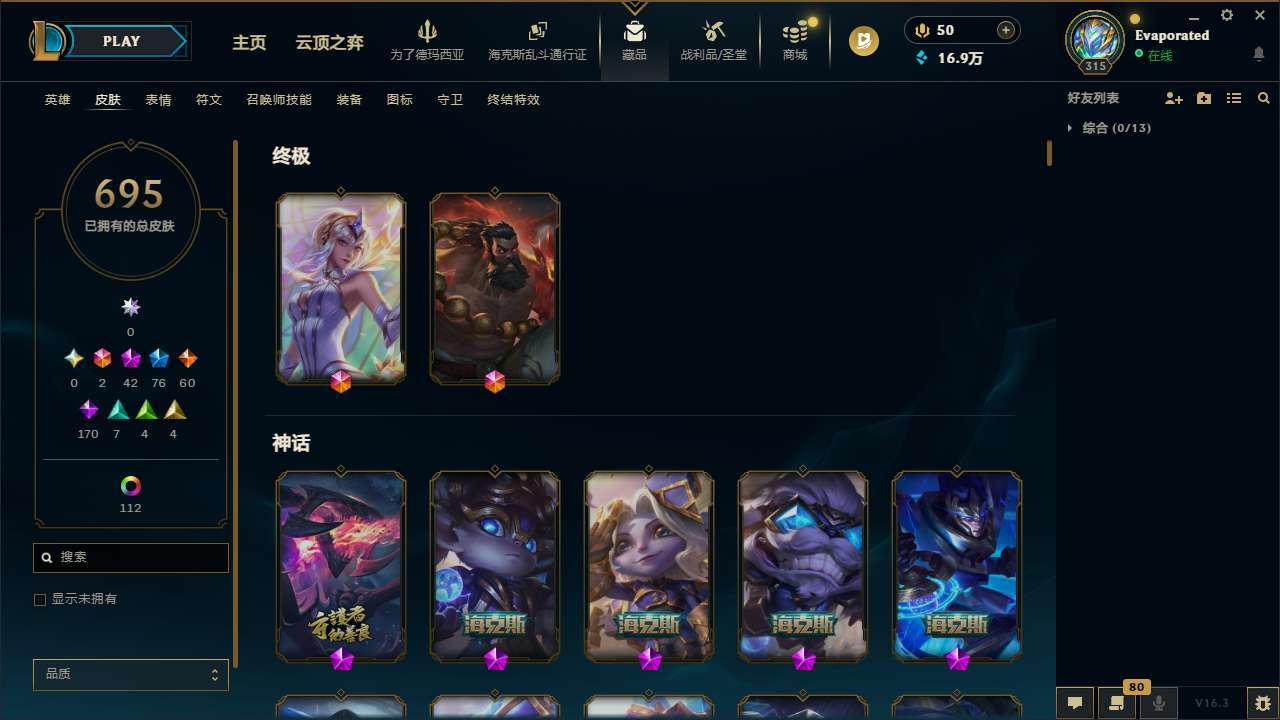This screenshot has height=720, width=1280.
Task: Switch to the 英雄 tab
Action: coord(57,99)
